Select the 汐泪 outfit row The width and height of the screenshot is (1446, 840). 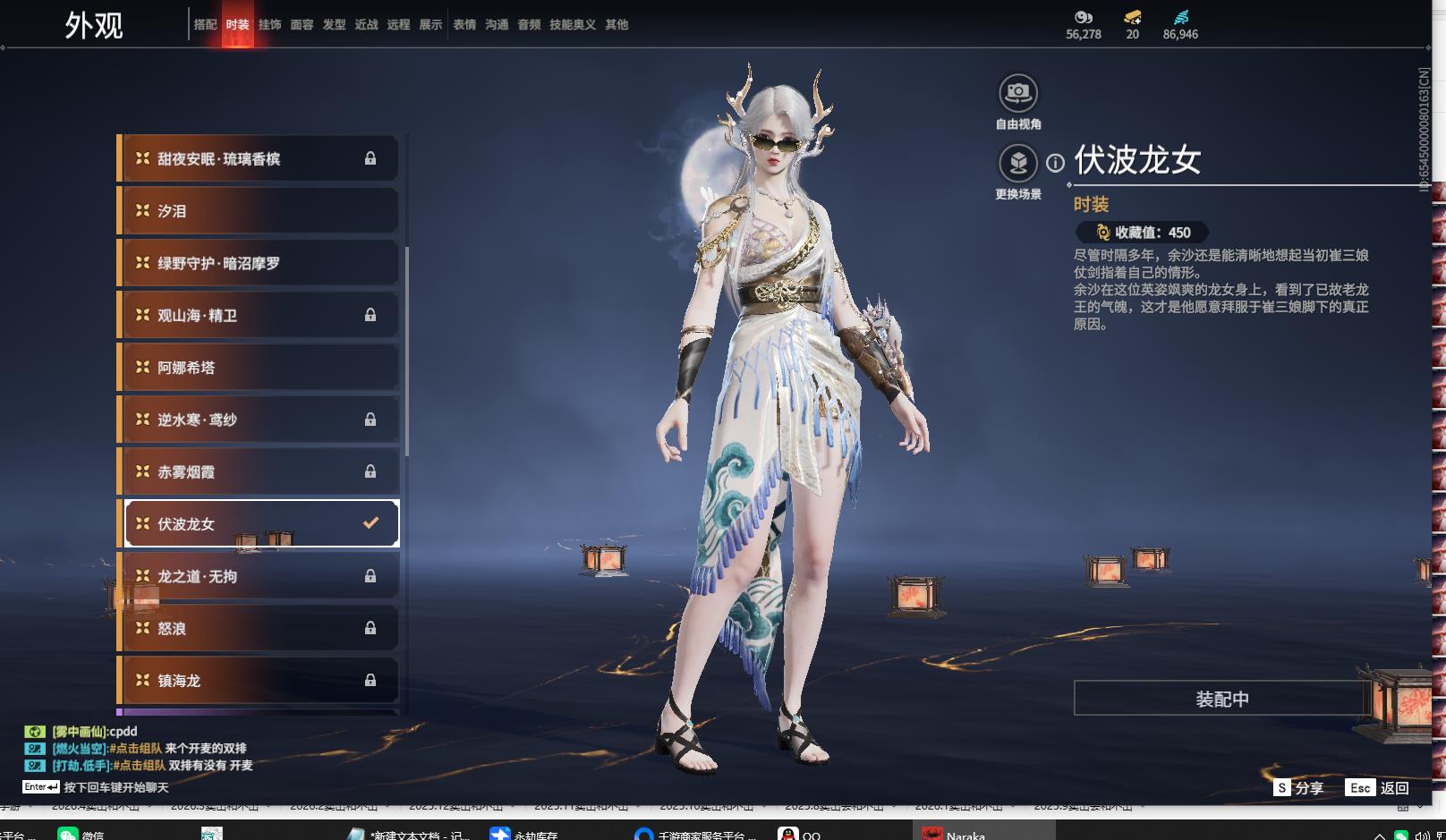(x=258, y=211)
